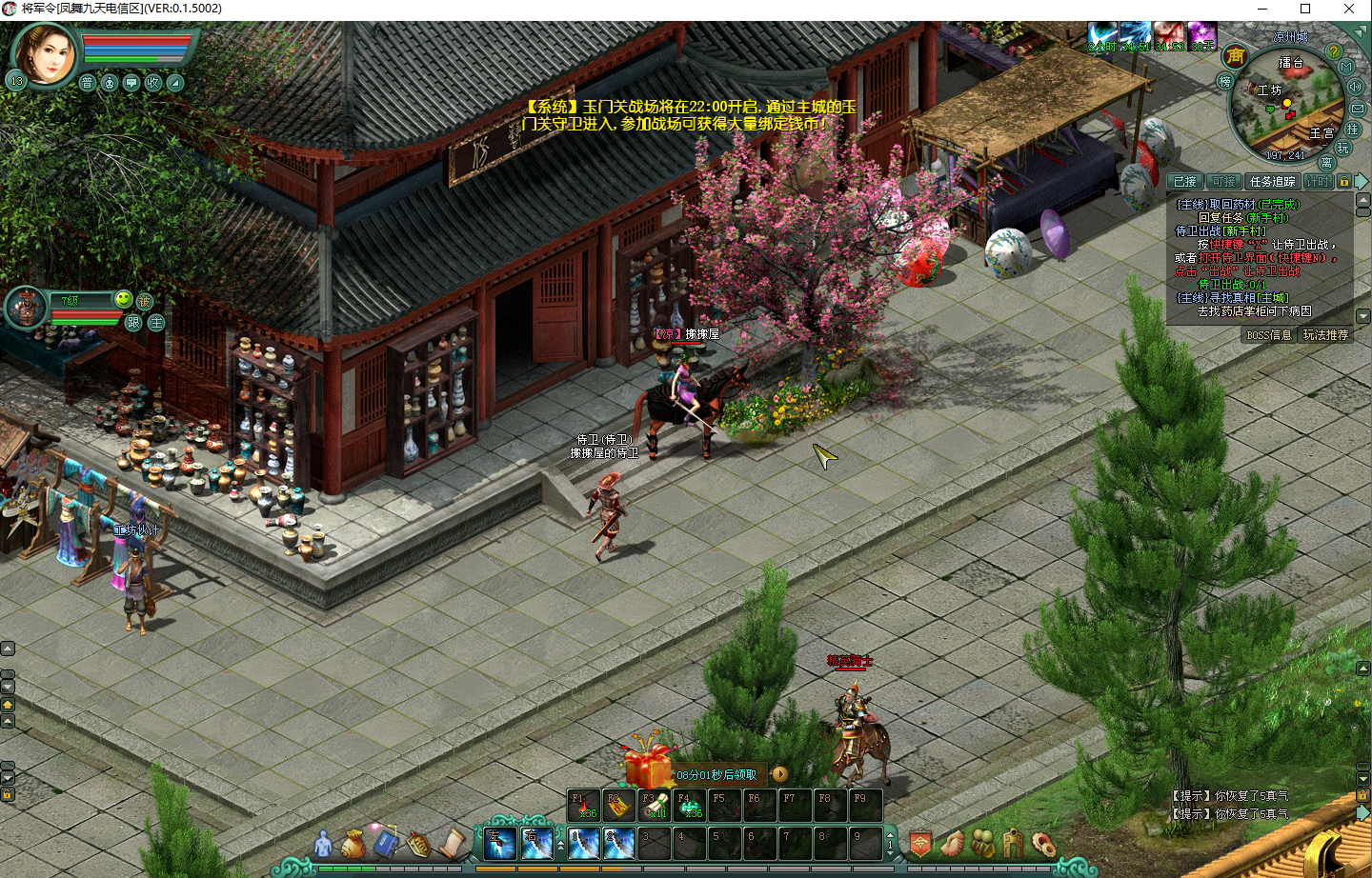Open the 商 shop button

click(1236, 56)
